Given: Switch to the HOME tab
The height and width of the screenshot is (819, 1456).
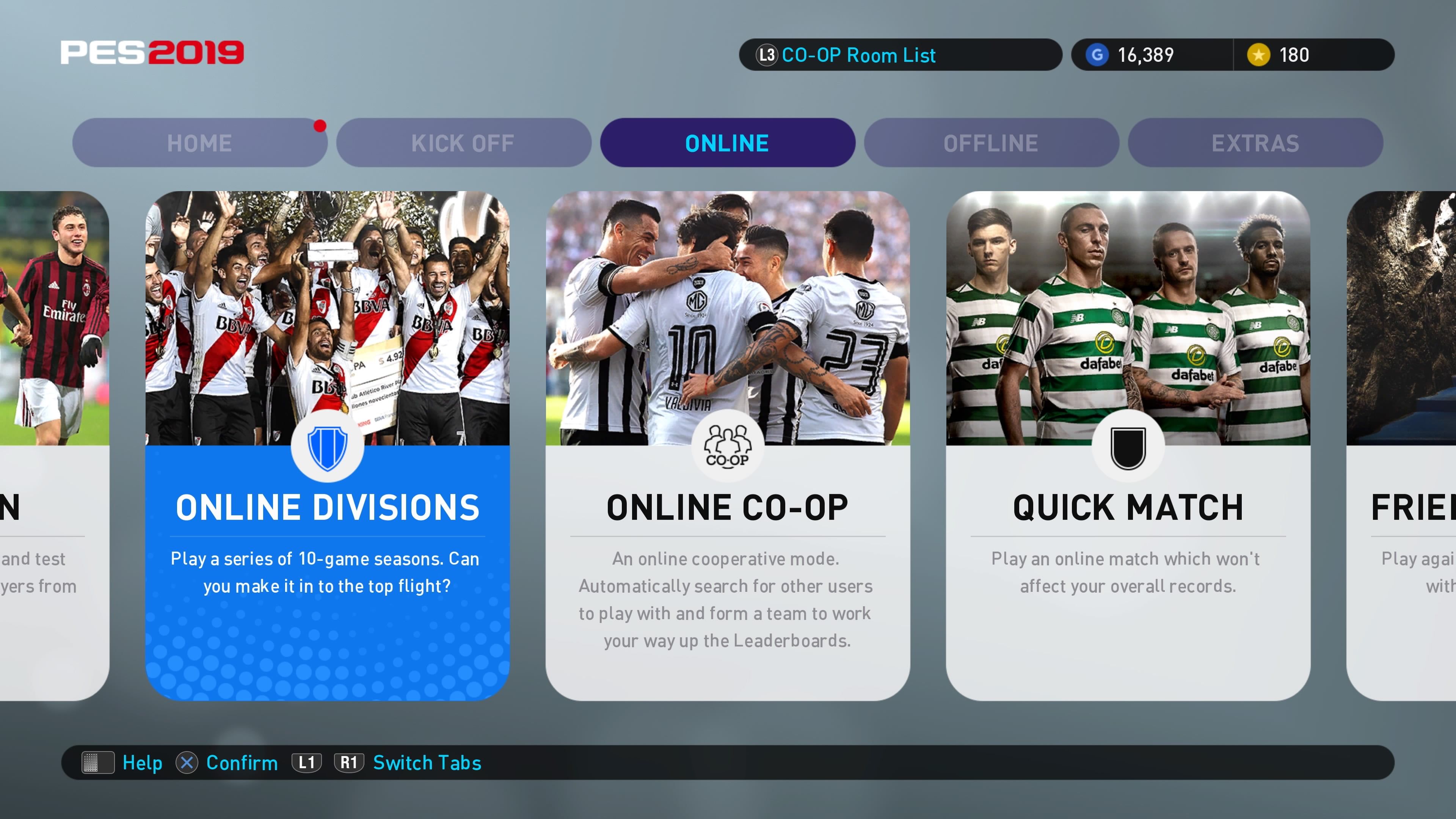Looking at the screenshot, I should click(199, 143).
